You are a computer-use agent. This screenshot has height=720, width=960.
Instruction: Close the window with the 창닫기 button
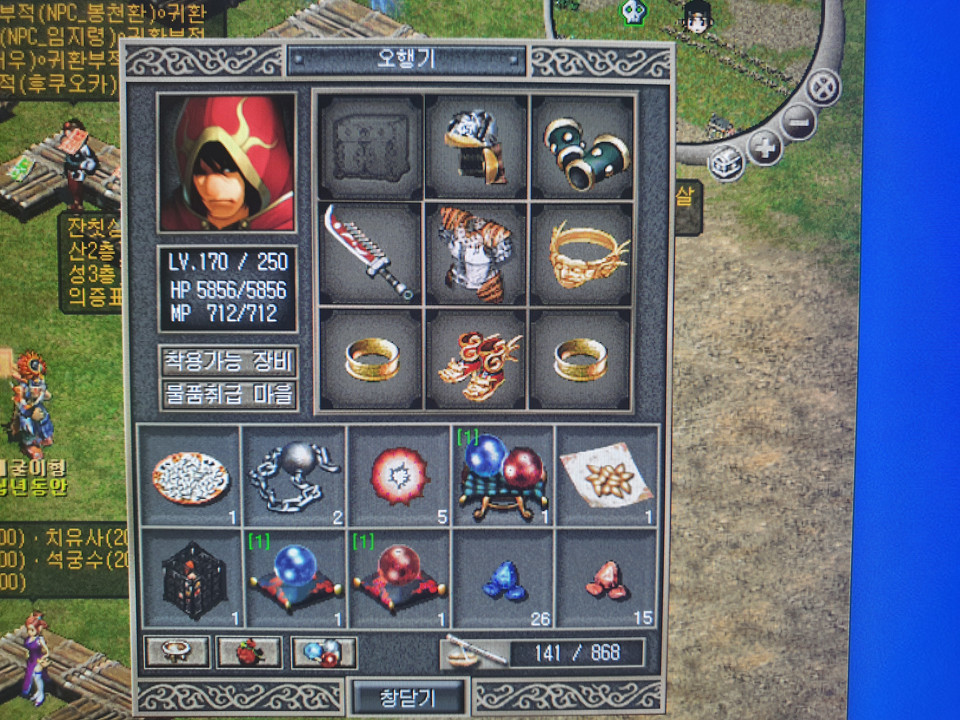pos(408,695)
